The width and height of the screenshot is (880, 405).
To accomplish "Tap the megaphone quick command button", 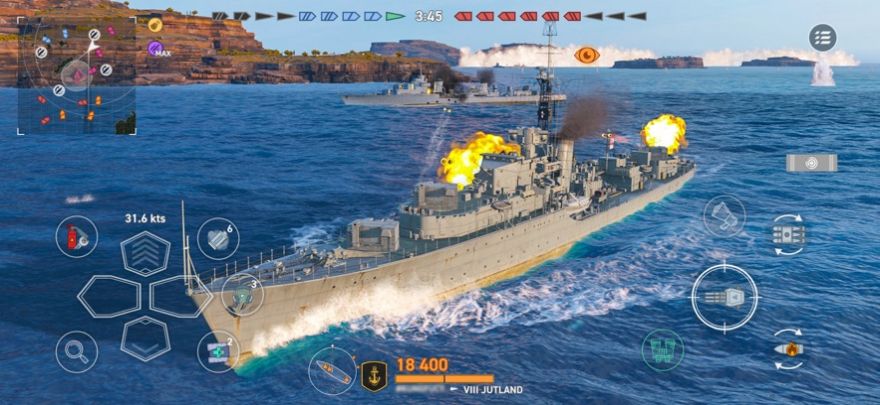I will (x=724, y=216).
